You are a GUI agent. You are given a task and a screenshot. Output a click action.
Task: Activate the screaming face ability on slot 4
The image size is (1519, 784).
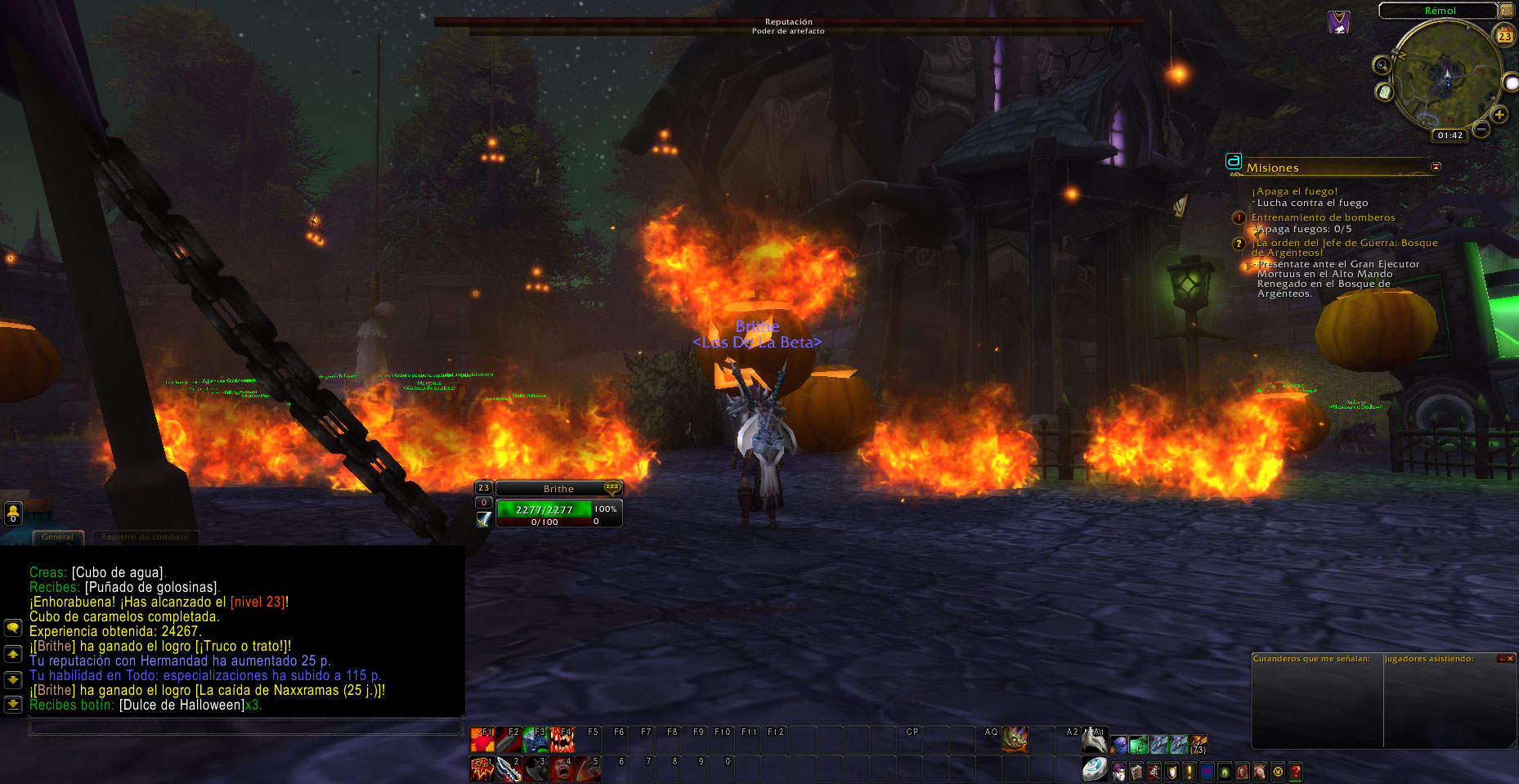pos(561,769)
